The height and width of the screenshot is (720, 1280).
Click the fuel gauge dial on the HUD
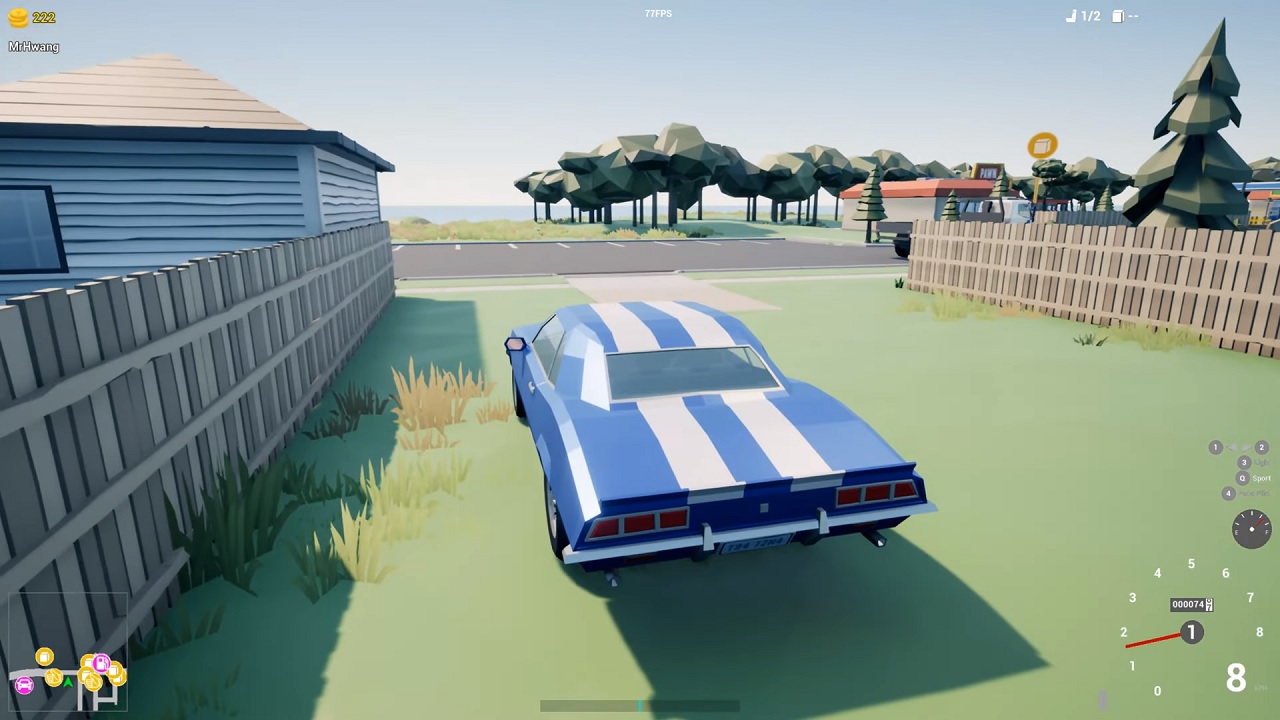[x=1251, y=530]
